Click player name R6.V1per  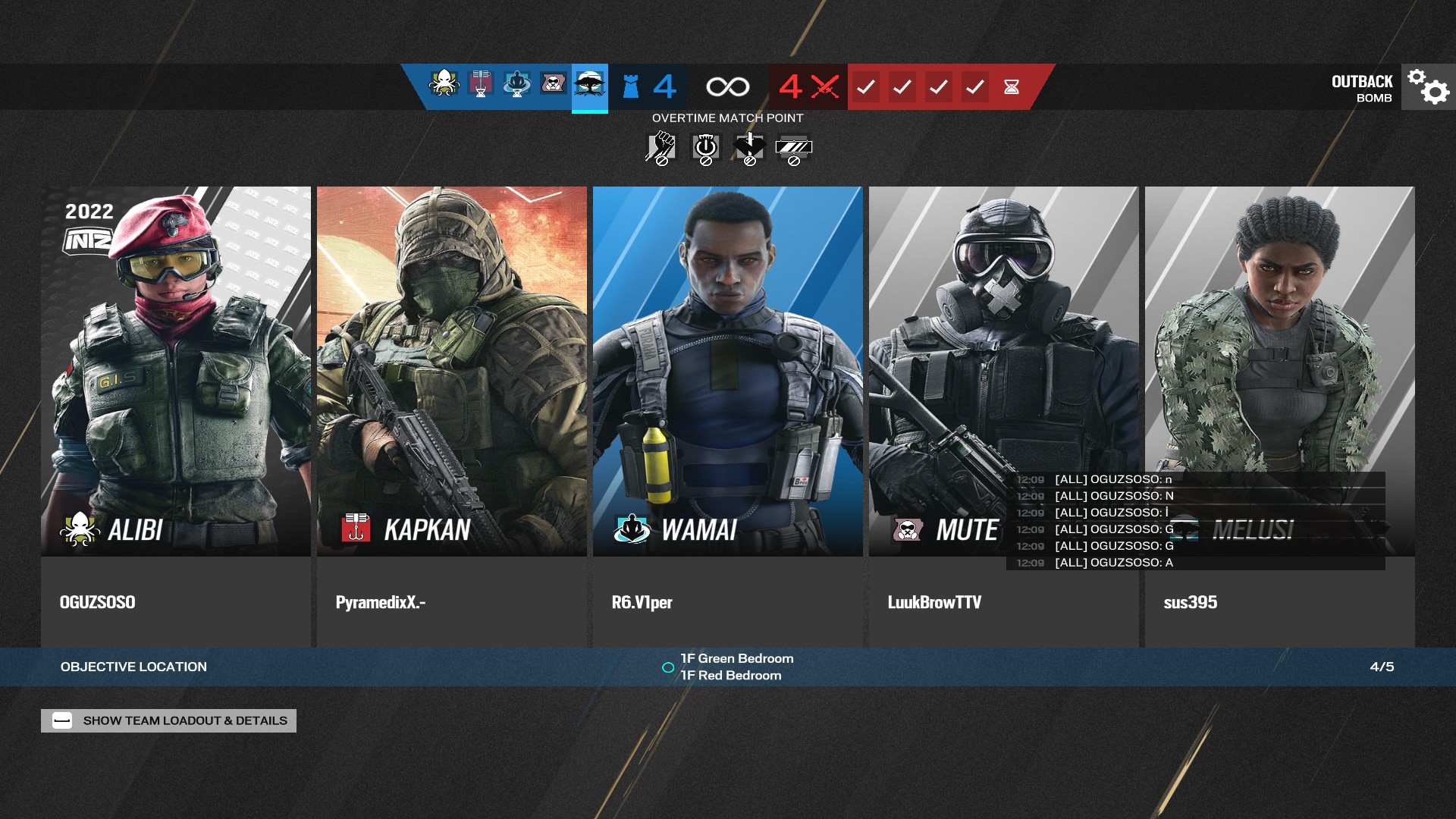(x=642, y=602)
